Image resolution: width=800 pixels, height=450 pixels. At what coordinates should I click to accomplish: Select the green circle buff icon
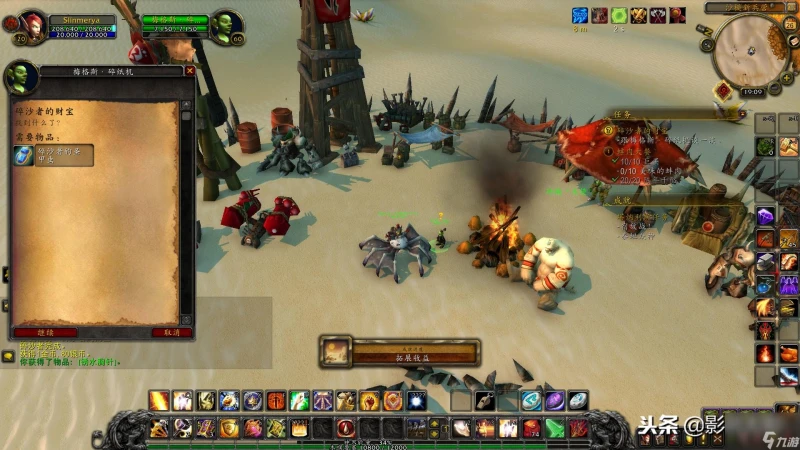[619, 15]
